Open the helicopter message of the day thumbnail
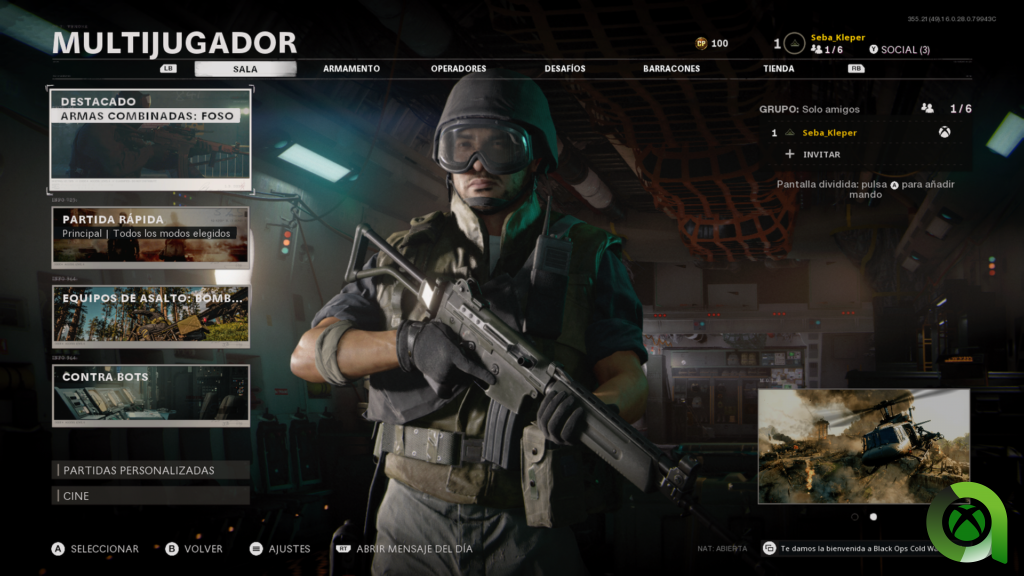1024x576 pixels. click(863, 446)
